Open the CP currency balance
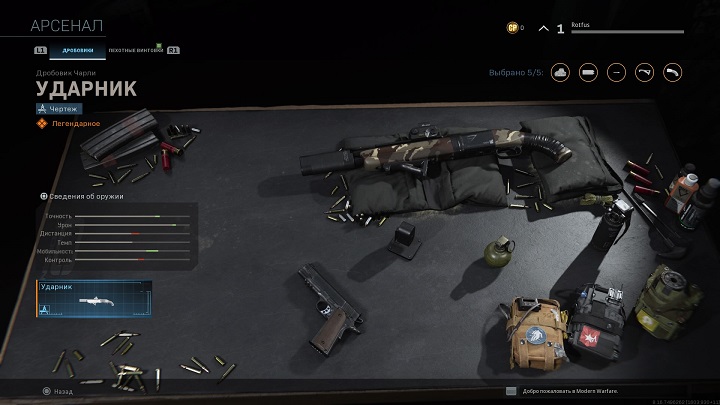 coord(514,28)
